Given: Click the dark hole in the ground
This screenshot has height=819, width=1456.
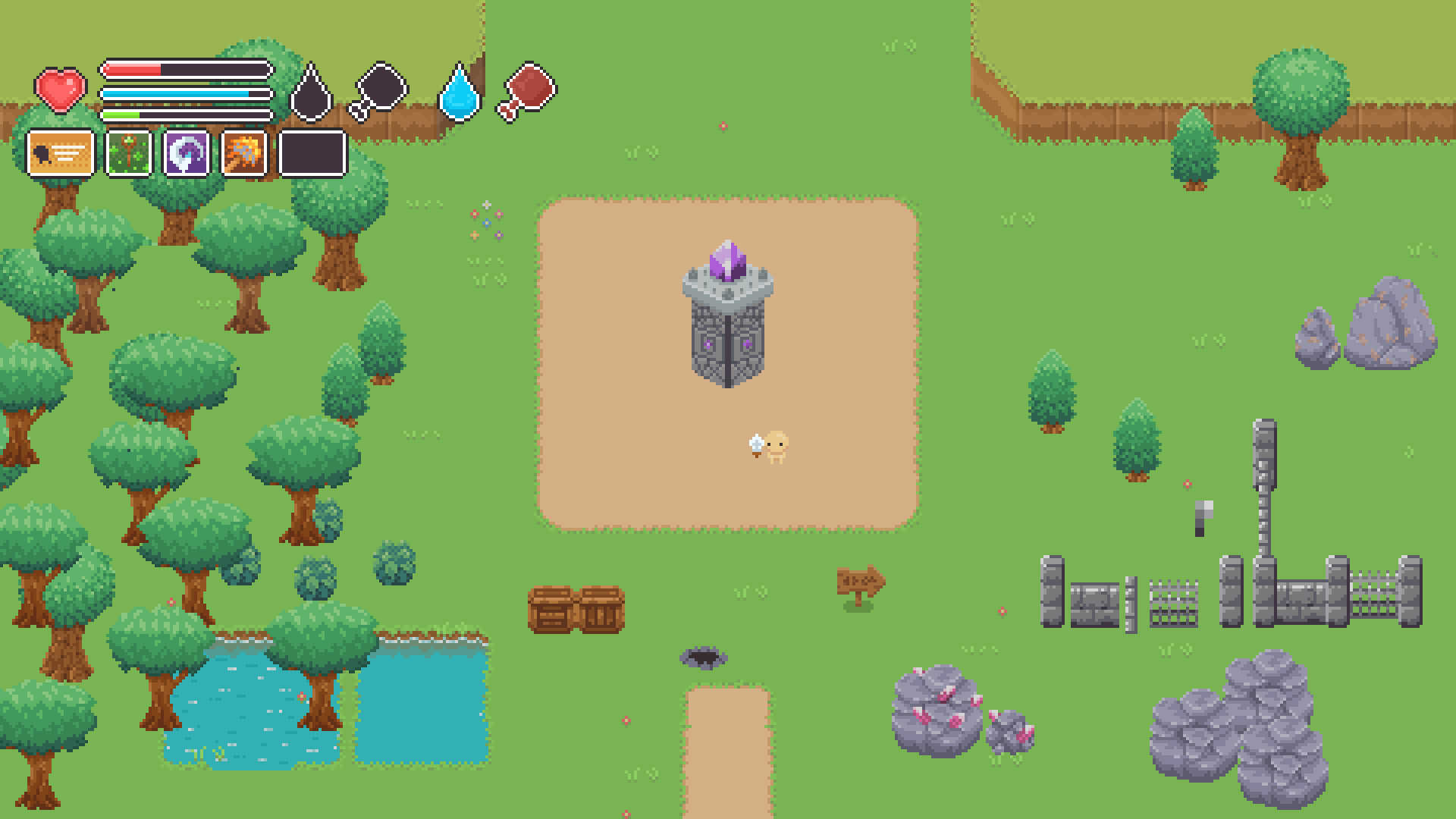Looking at the screenshot, I should click(x=705, y=658).
